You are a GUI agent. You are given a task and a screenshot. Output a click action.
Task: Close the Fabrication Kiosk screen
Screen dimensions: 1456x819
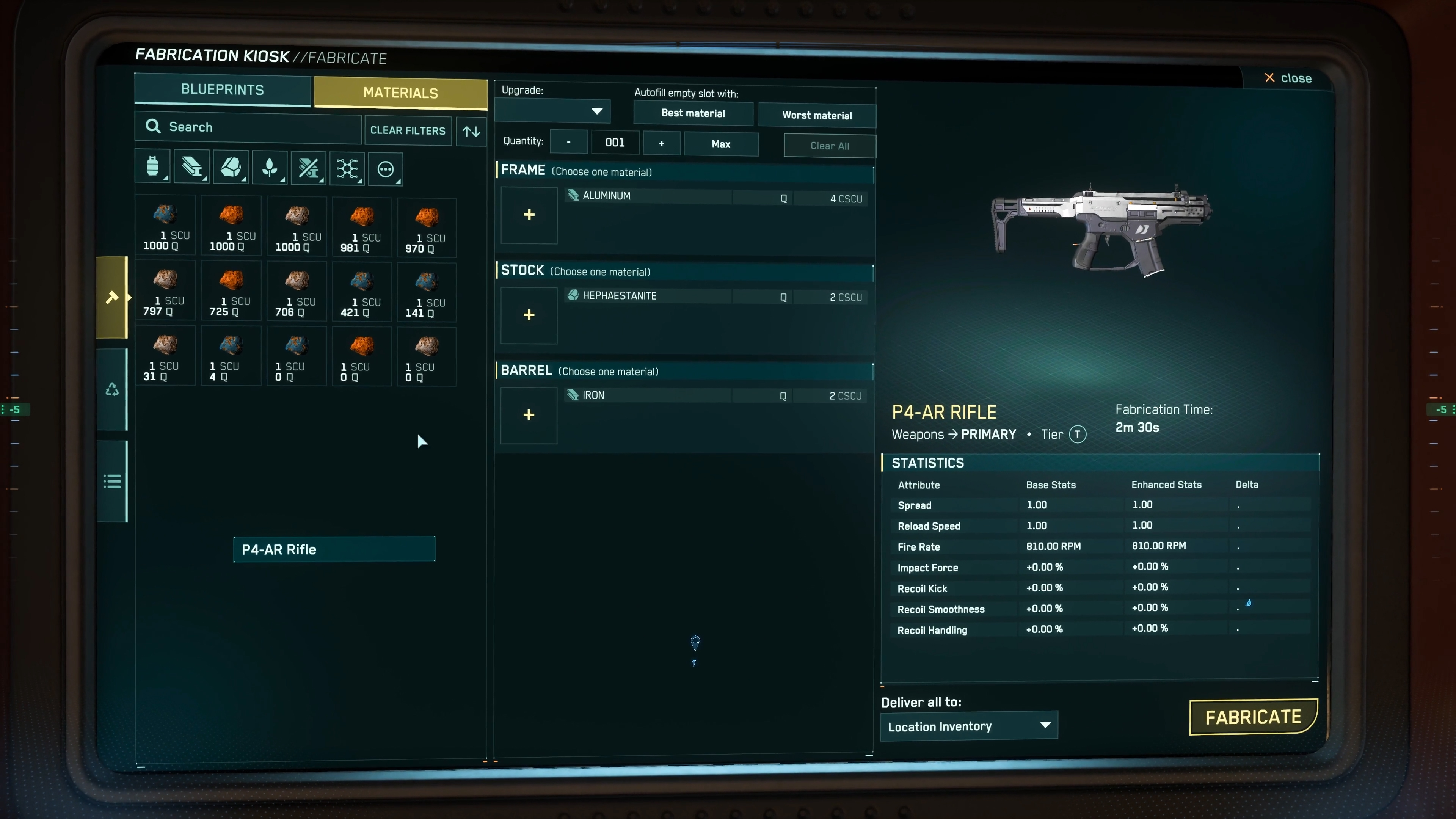coord(1288,78)
